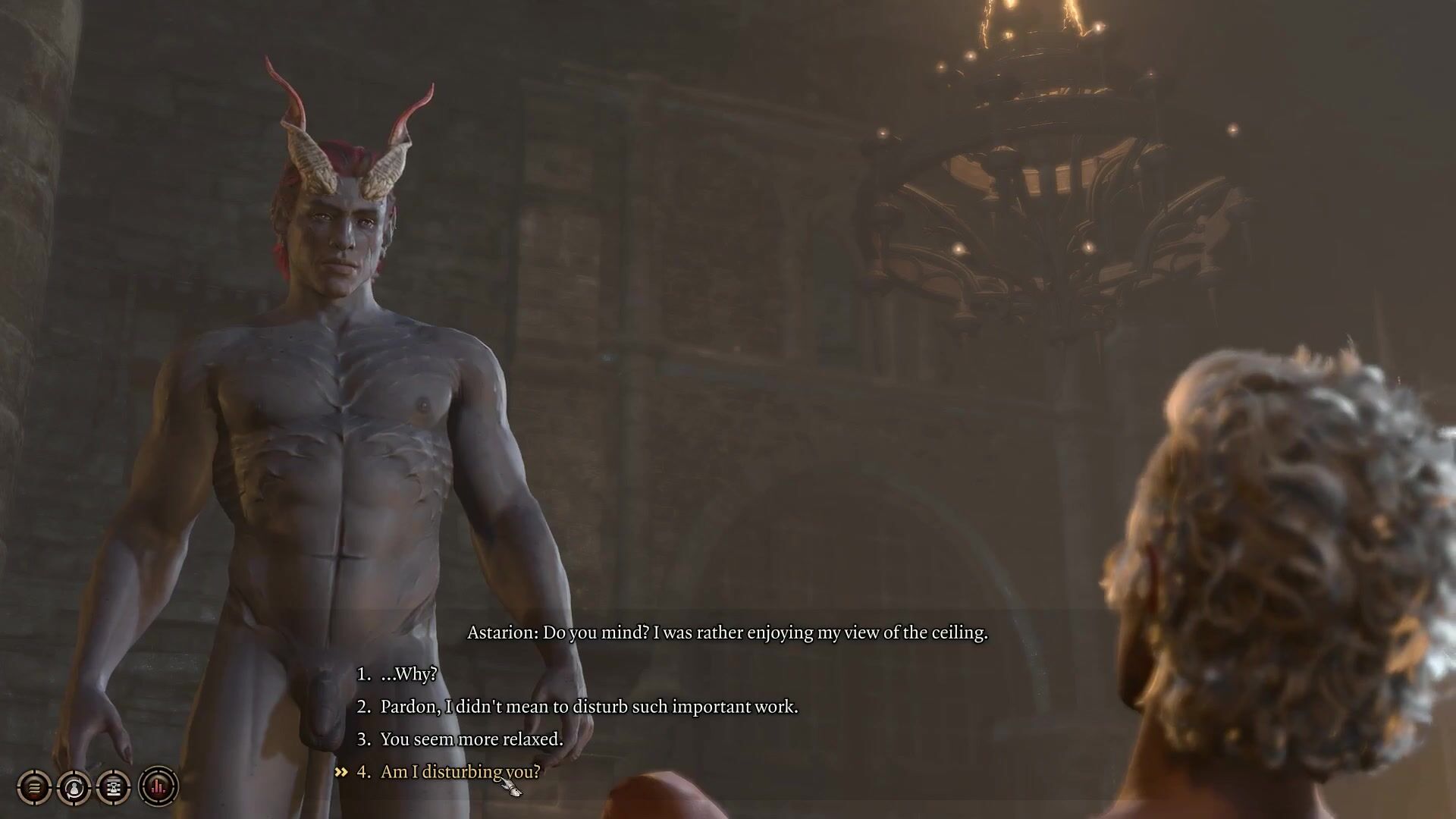Open the stacked-lines menu icon

(x=34, y=787)
